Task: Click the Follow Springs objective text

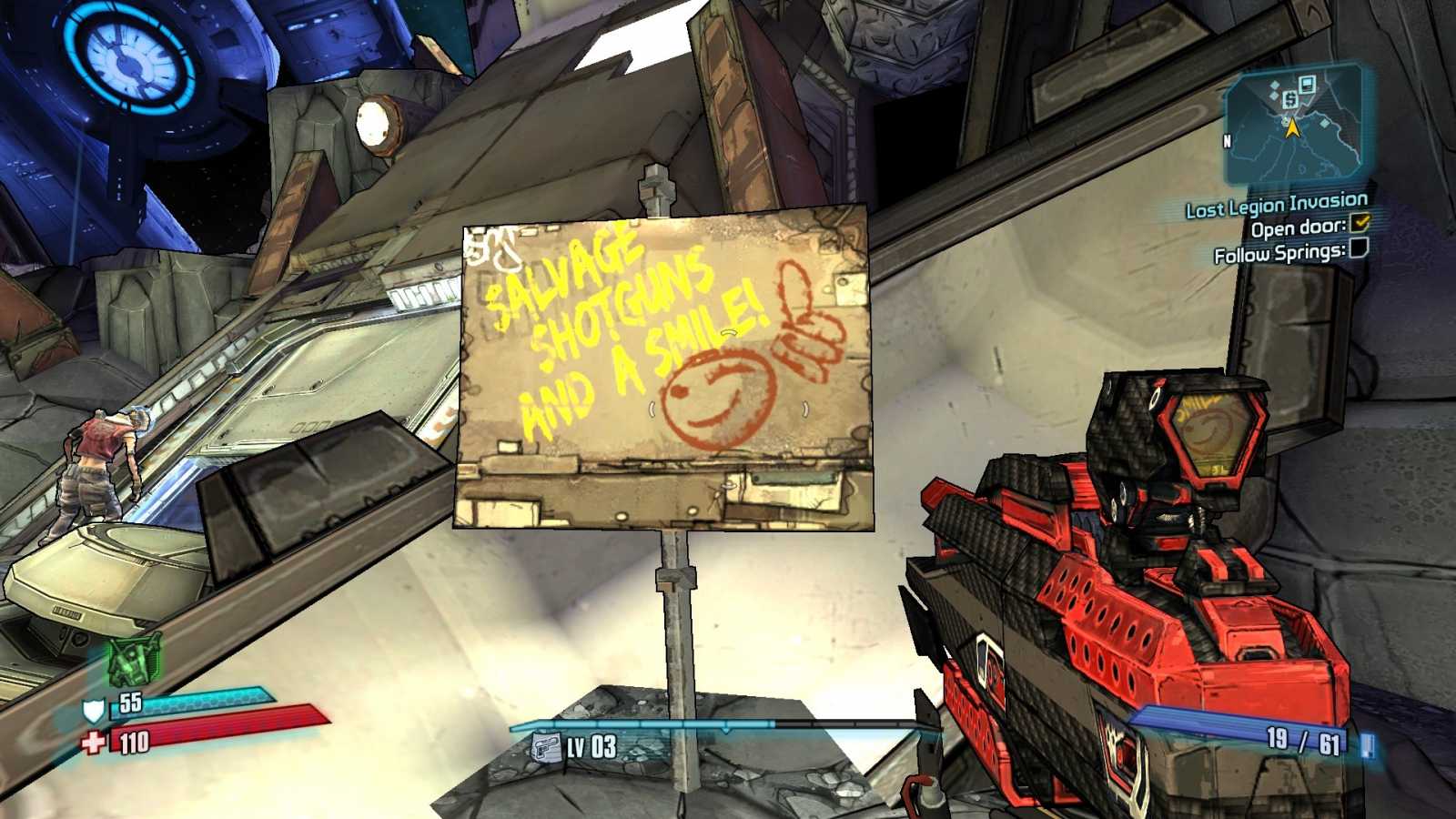Action: point(1279,254)
